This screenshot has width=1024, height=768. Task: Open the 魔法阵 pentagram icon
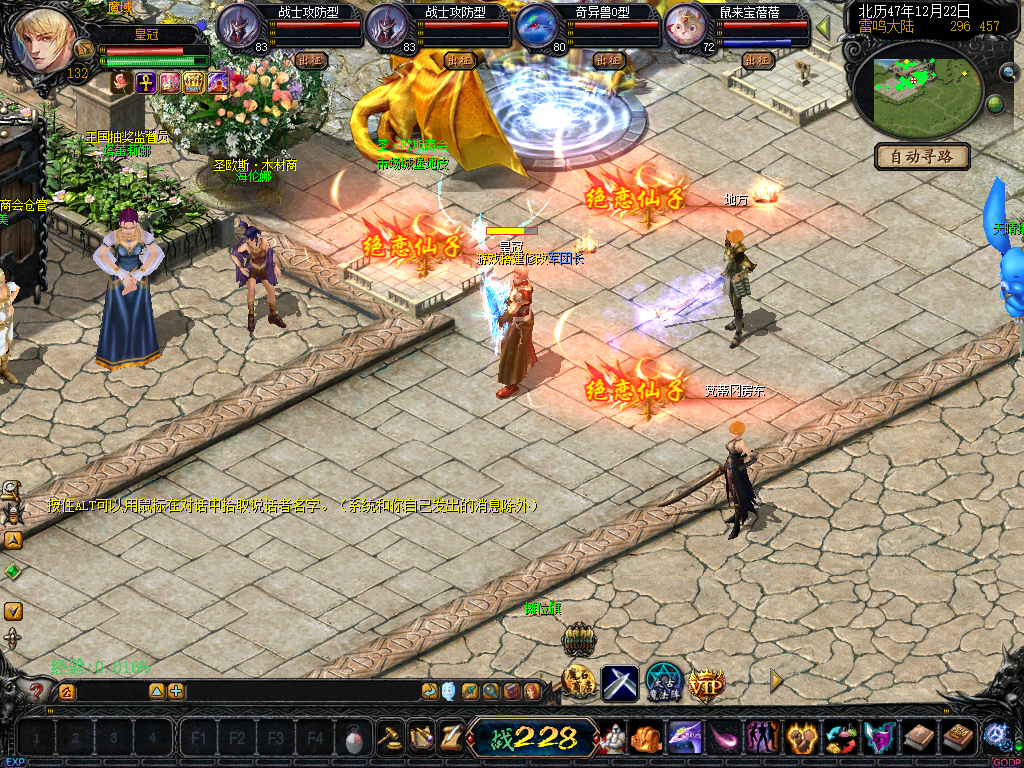tap(663, 682)
